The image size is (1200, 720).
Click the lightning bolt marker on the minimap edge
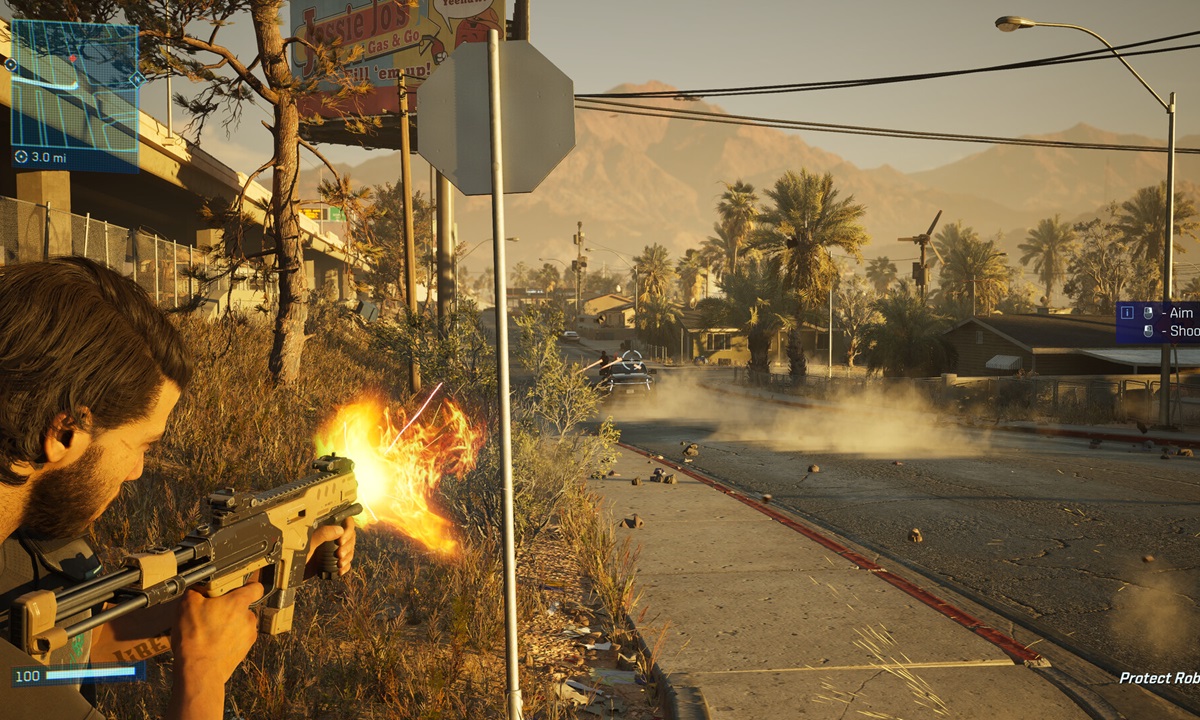(x=136, y=78)
